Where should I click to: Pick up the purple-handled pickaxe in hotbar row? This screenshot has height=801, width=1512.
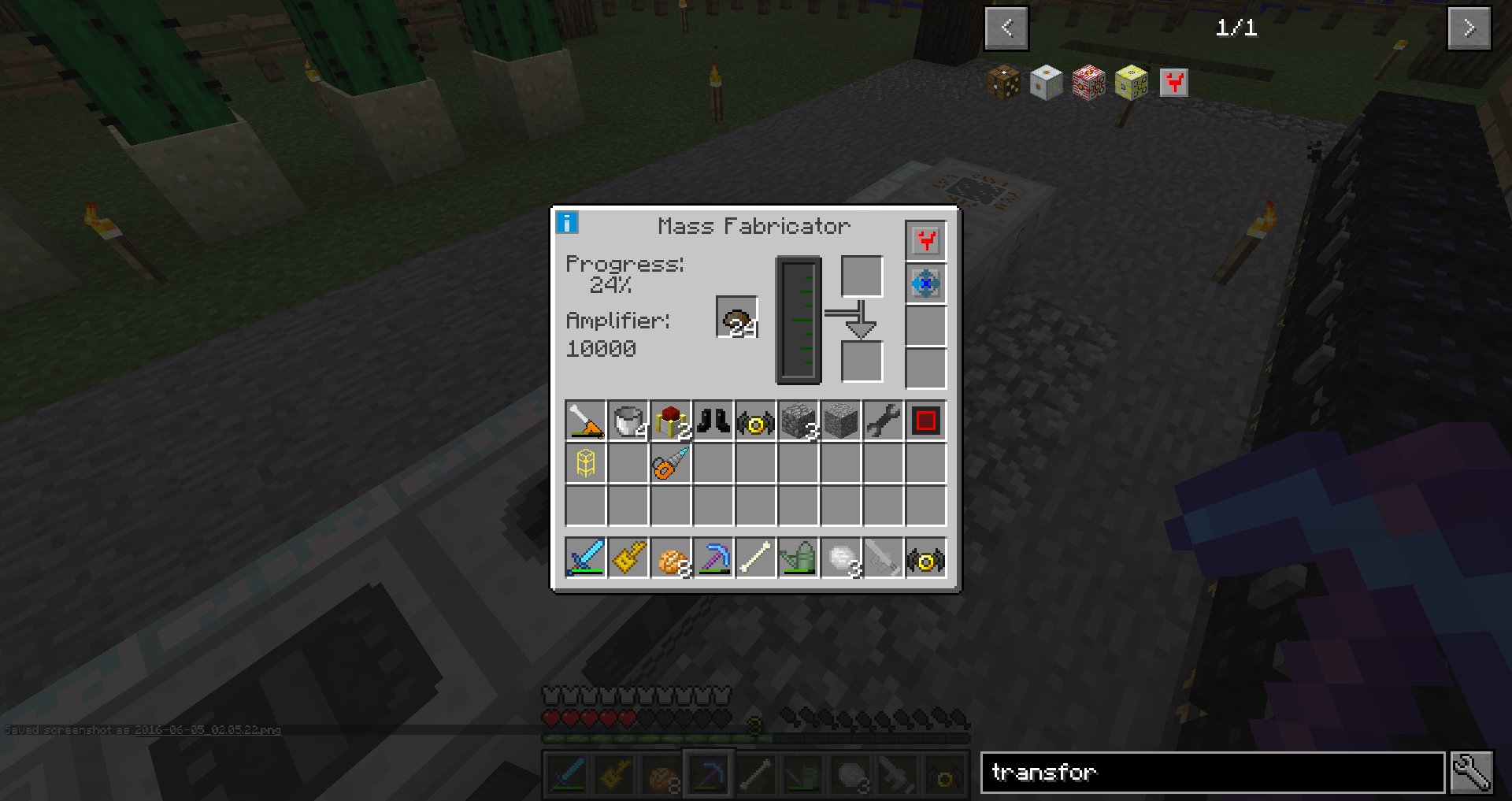(x=713, y=558)
